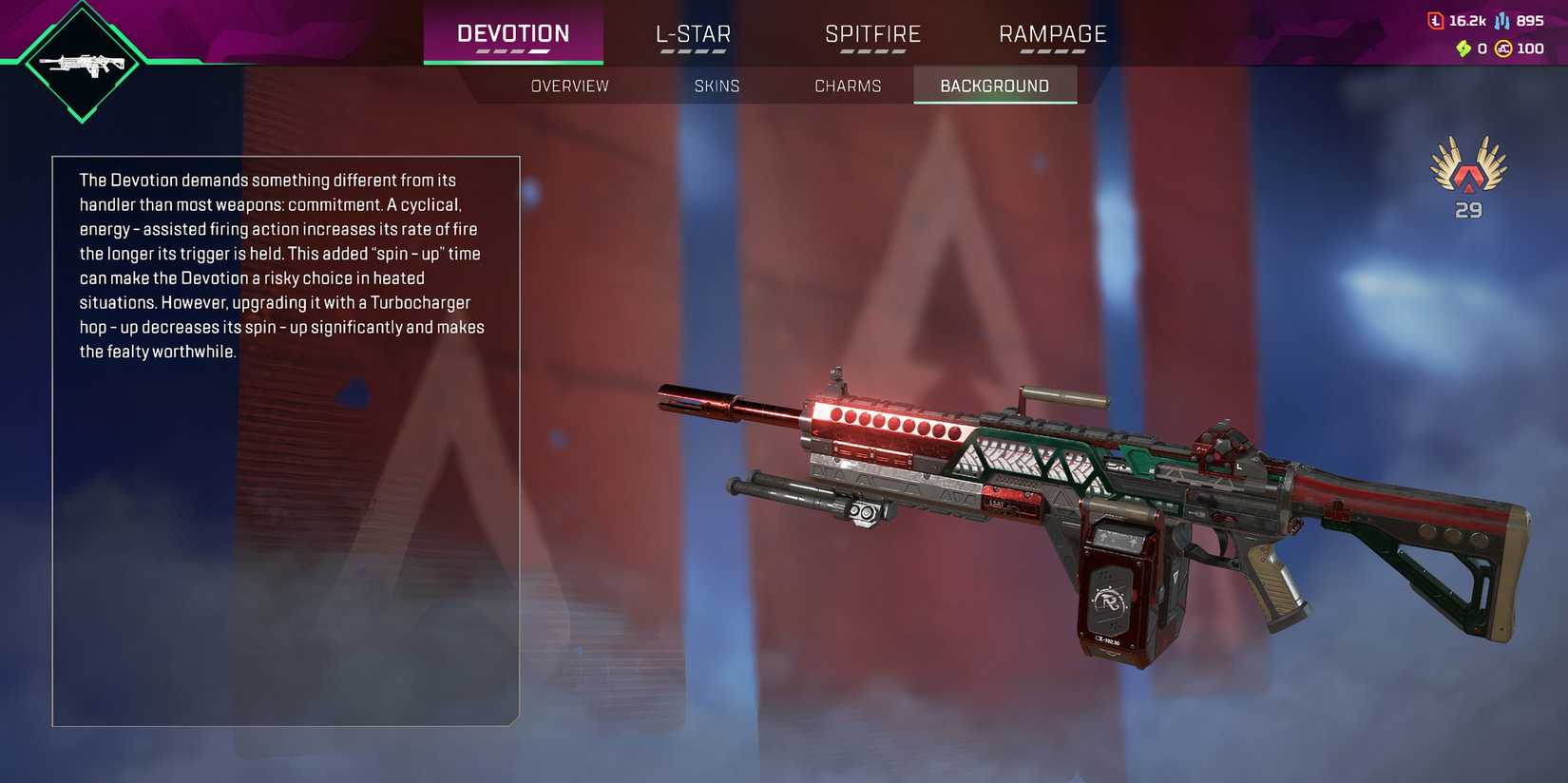Open the SKINS sub-tab
The image size is (1568, 783).
(717, 86)
